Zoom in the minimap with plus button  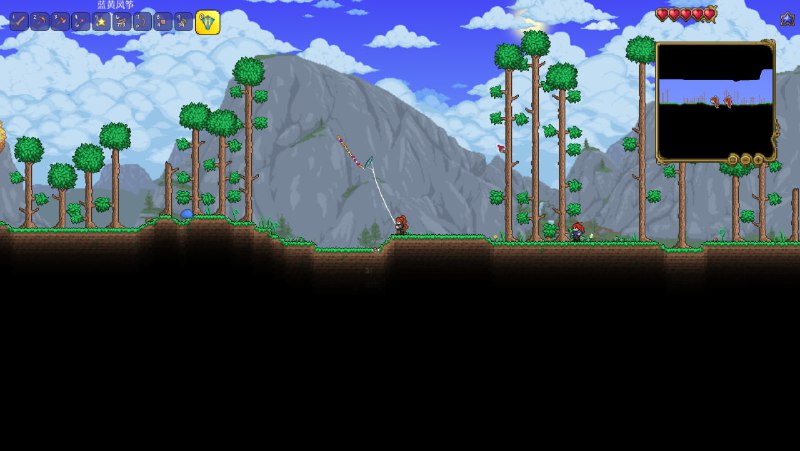click(758, 159)
